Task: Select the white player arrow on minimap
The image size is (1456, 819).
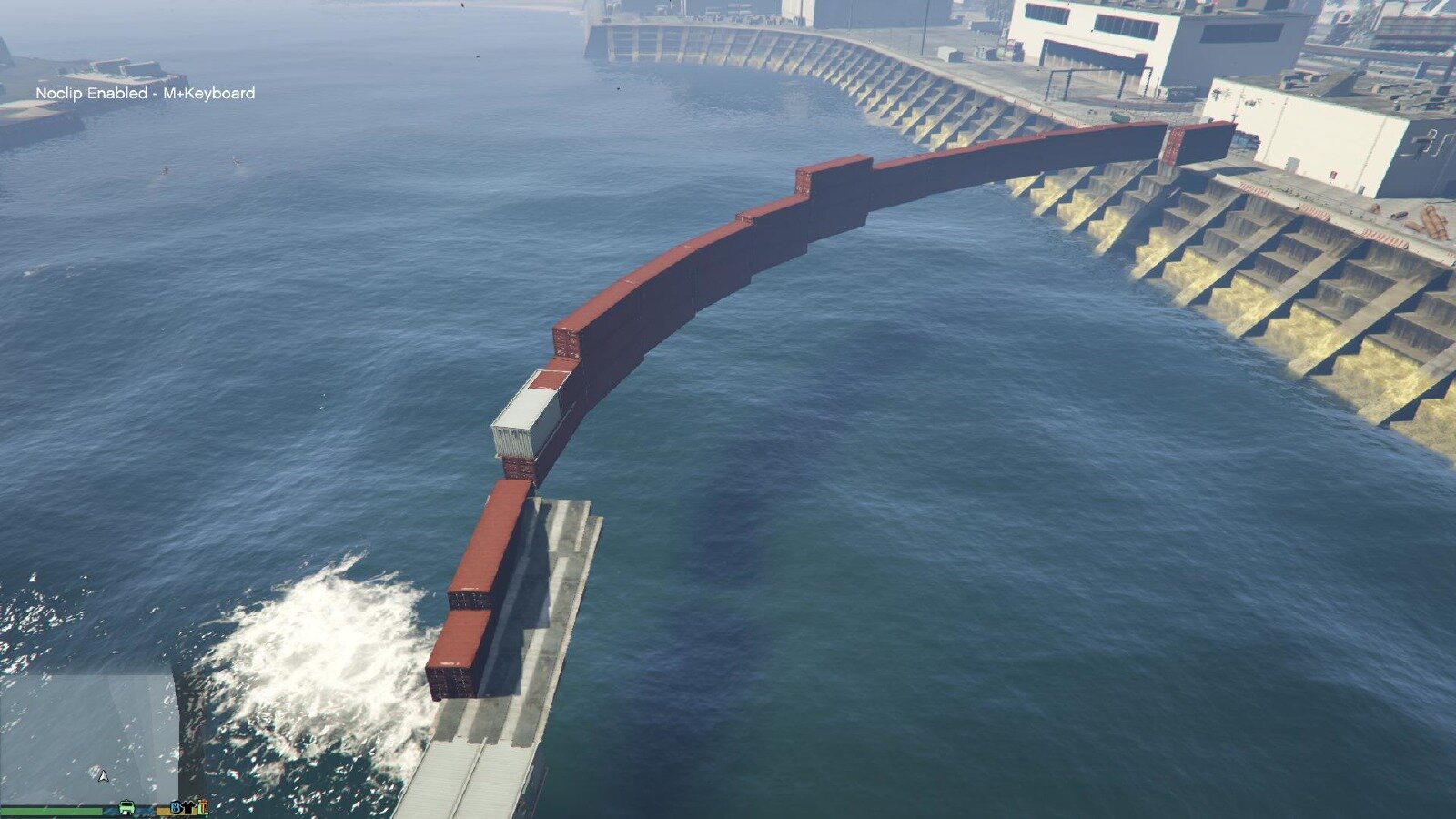Action: tap(103, 775)
